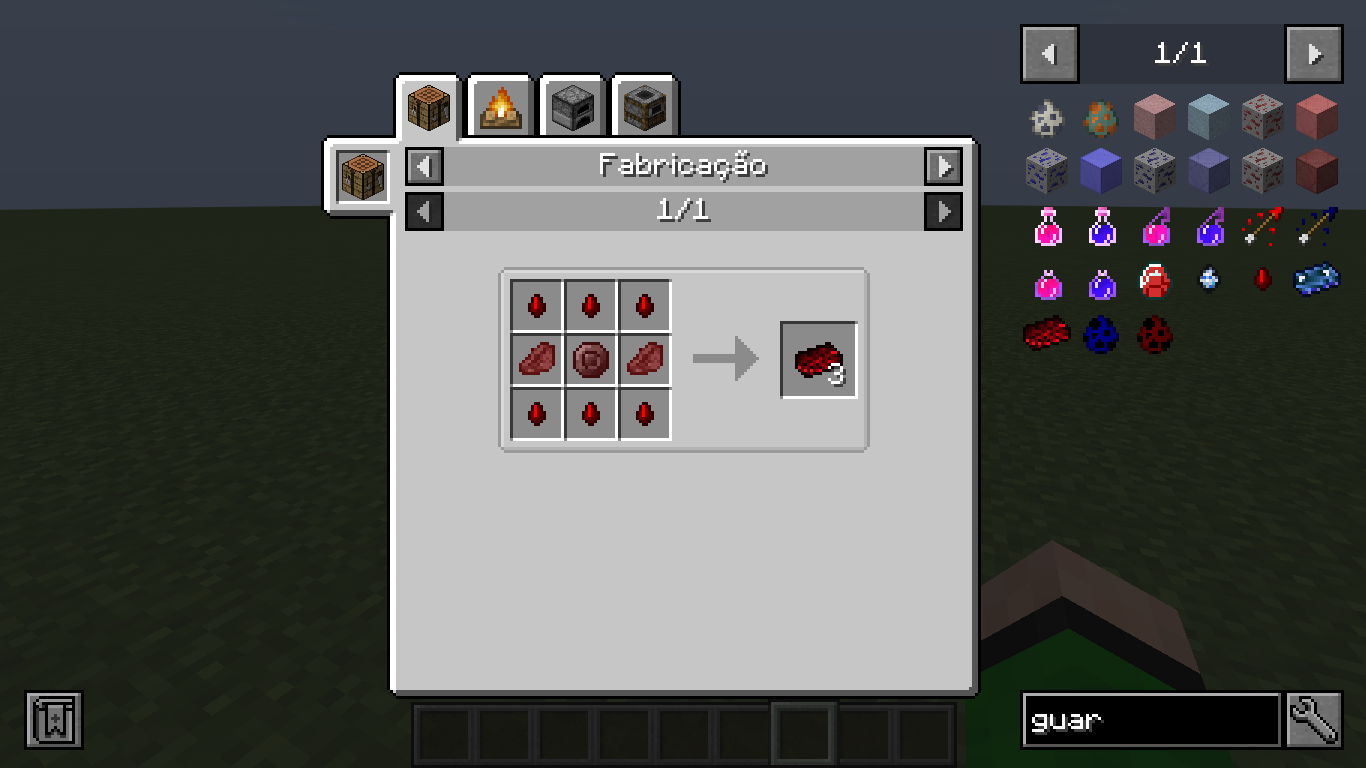Switch to the furnace smelting tab
Image resolution: width=1366 pixels, height=768 pixels.
(x=570, y=107)
